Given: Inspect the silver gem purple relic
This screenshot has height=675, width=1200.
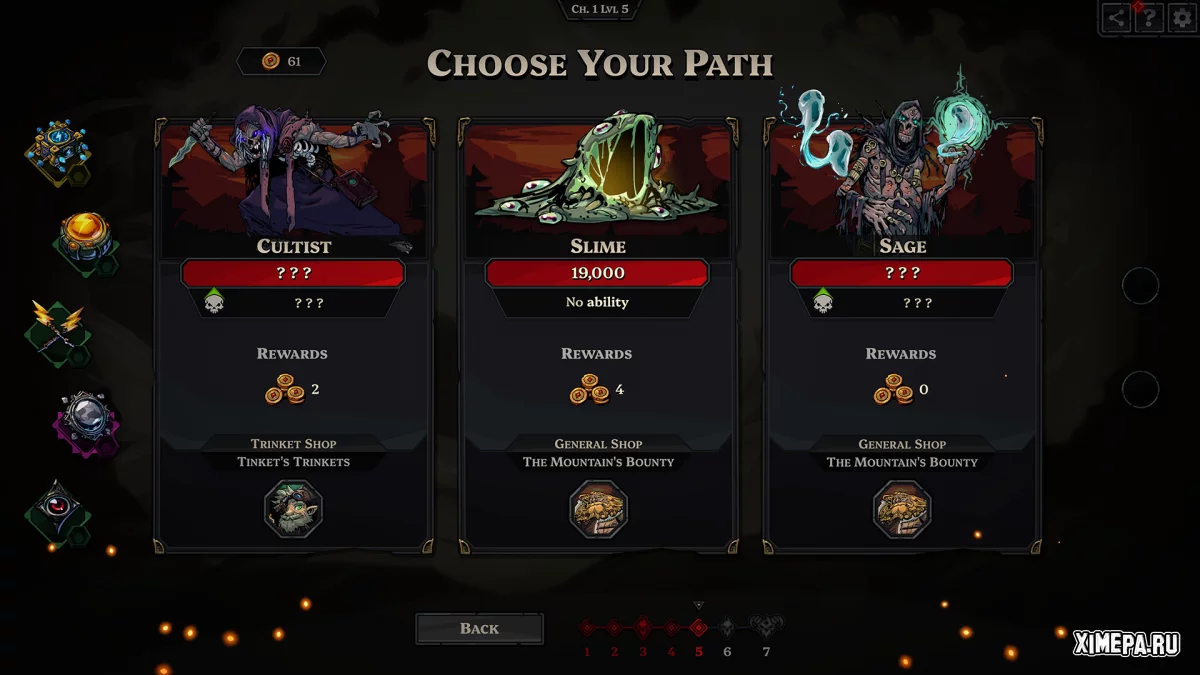Looking at the screenshot, I should click(x=86, y=421).
